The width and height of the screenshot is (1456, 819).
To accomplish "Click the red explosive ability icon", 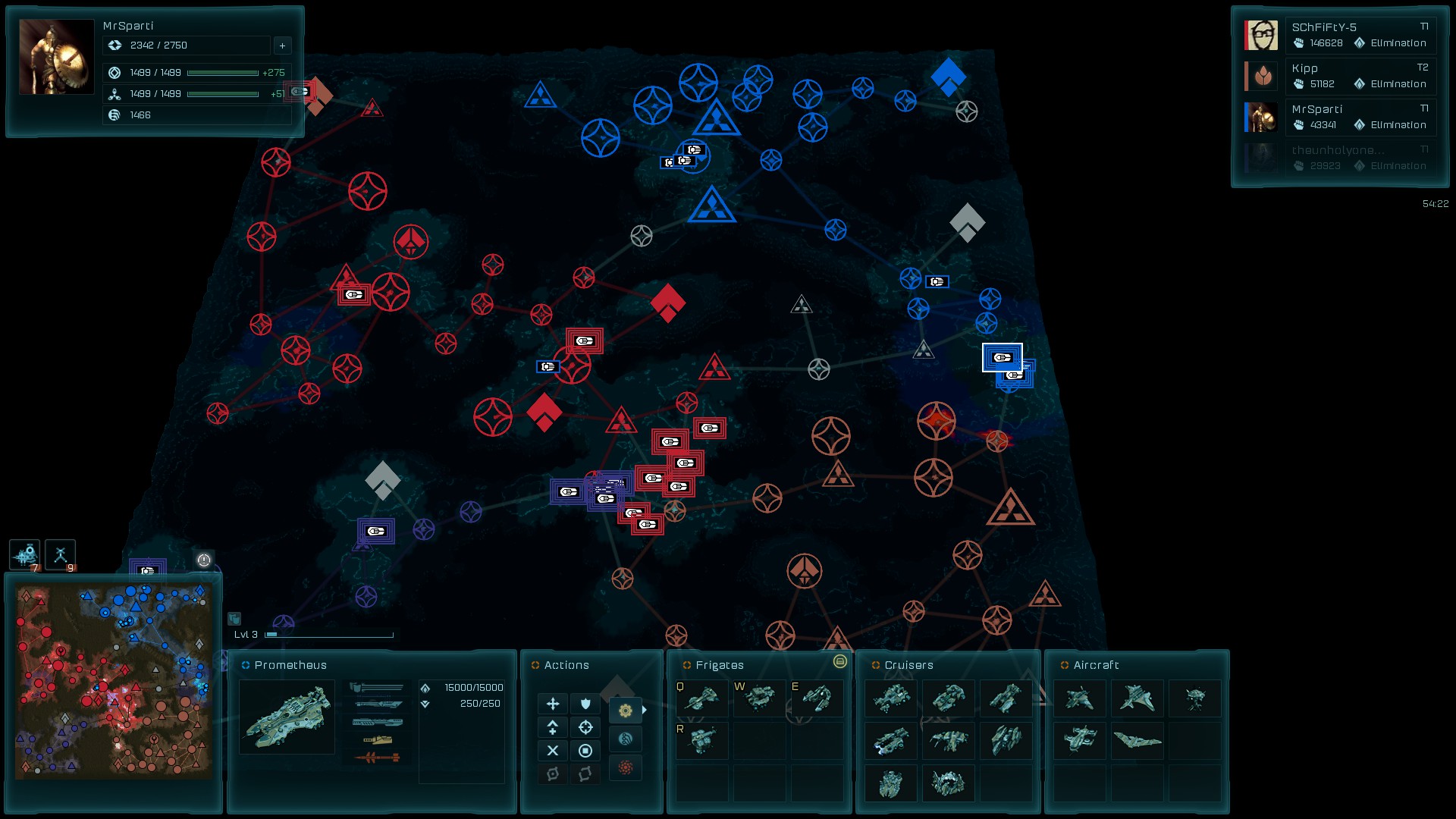I will click(x=625, y=767).
